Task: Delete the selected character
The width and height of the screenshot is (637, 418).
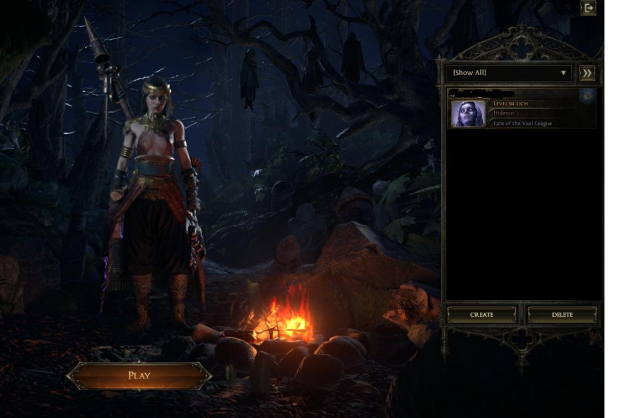Action: click(563, 314)
